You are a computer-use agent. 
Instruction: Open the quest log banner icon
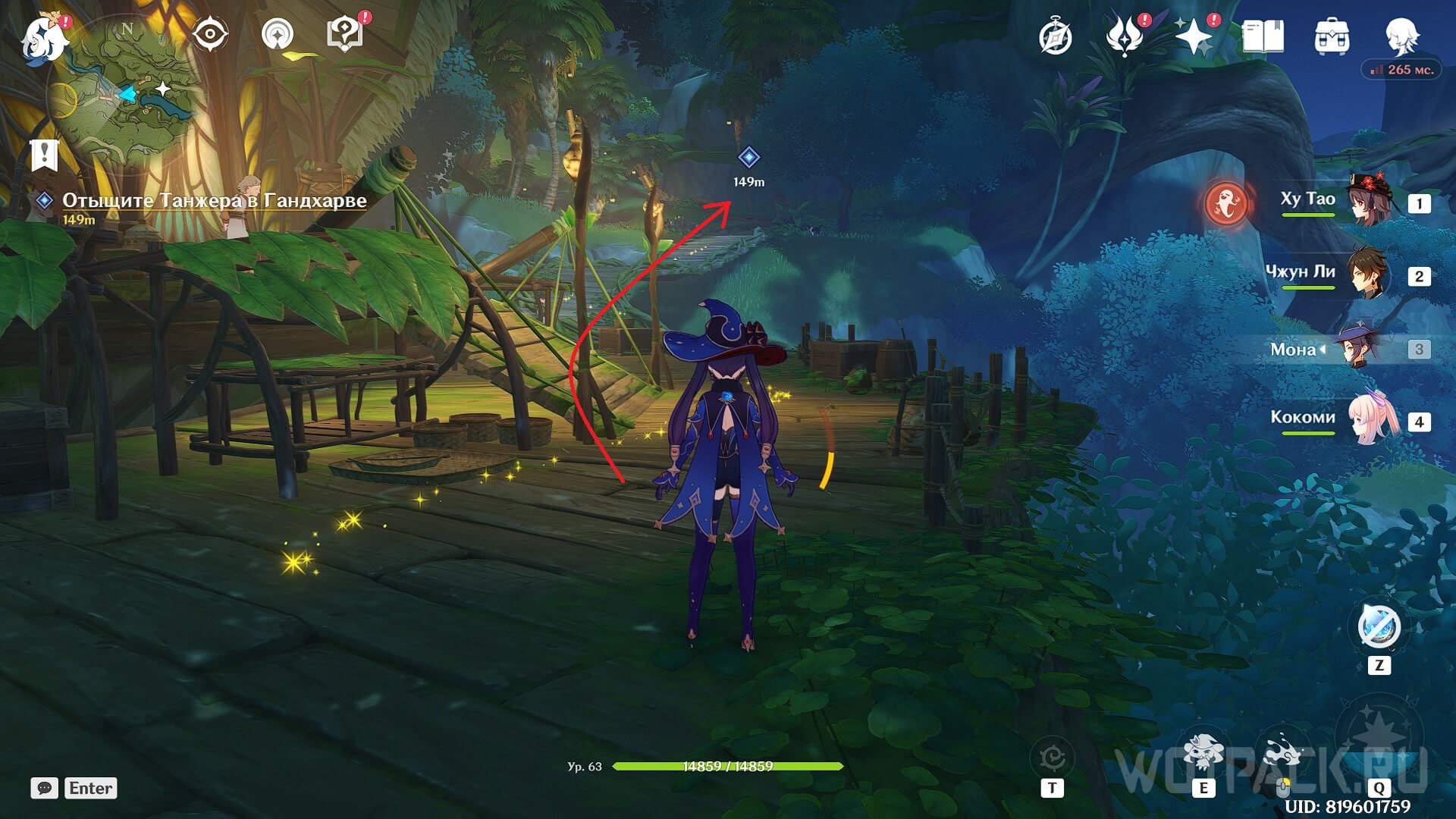tap(45, 155)
